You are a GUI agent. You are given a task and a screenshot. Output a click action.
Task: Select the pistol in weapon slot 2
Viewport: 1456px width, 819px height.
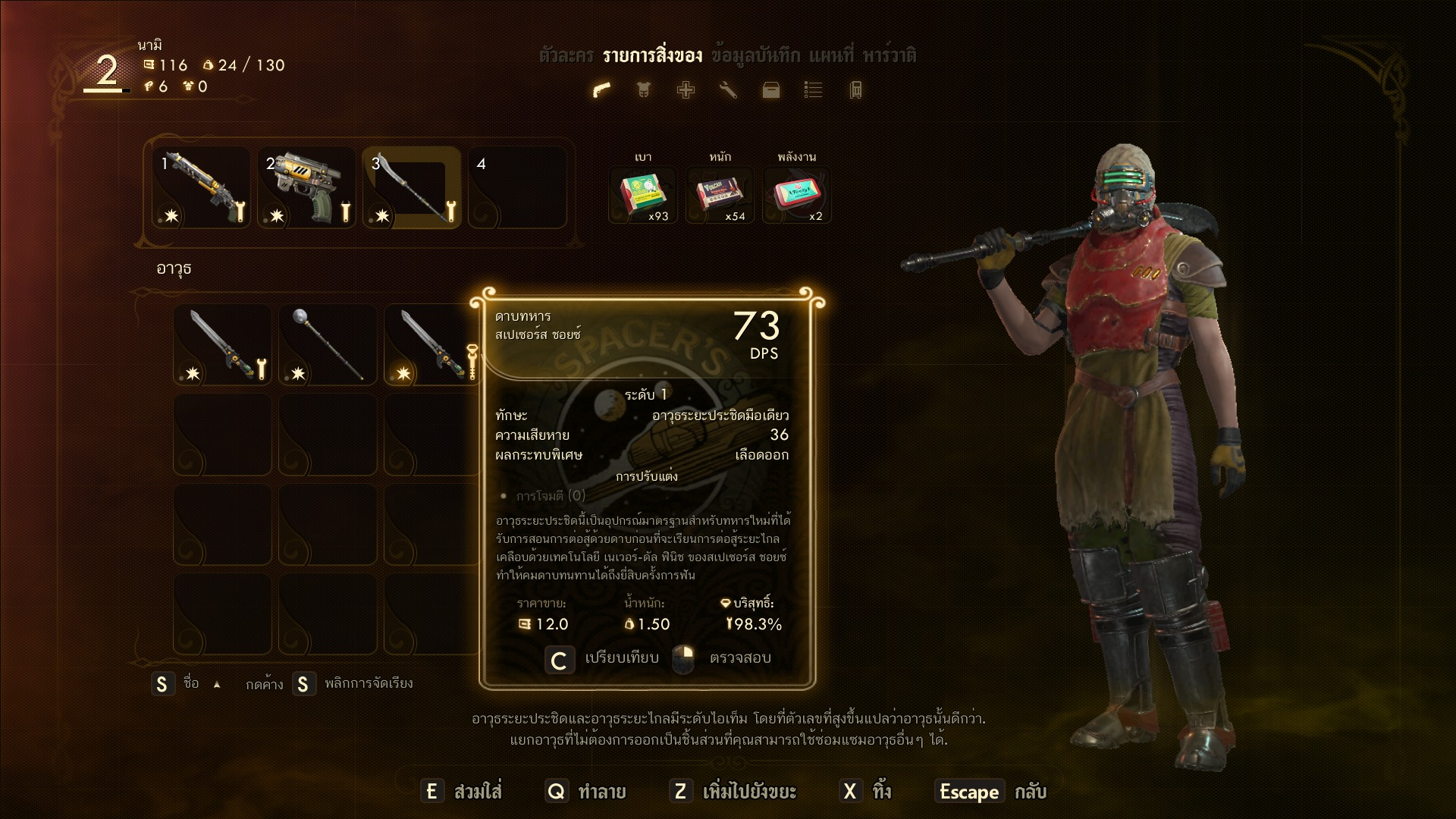[307, 188]
